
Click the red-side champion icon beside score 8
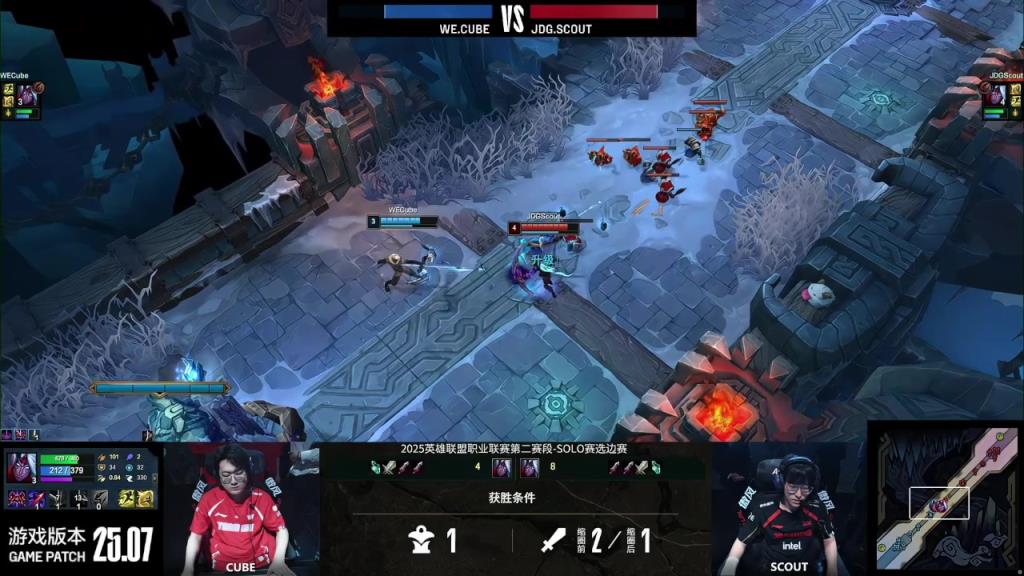pos(529,467)
